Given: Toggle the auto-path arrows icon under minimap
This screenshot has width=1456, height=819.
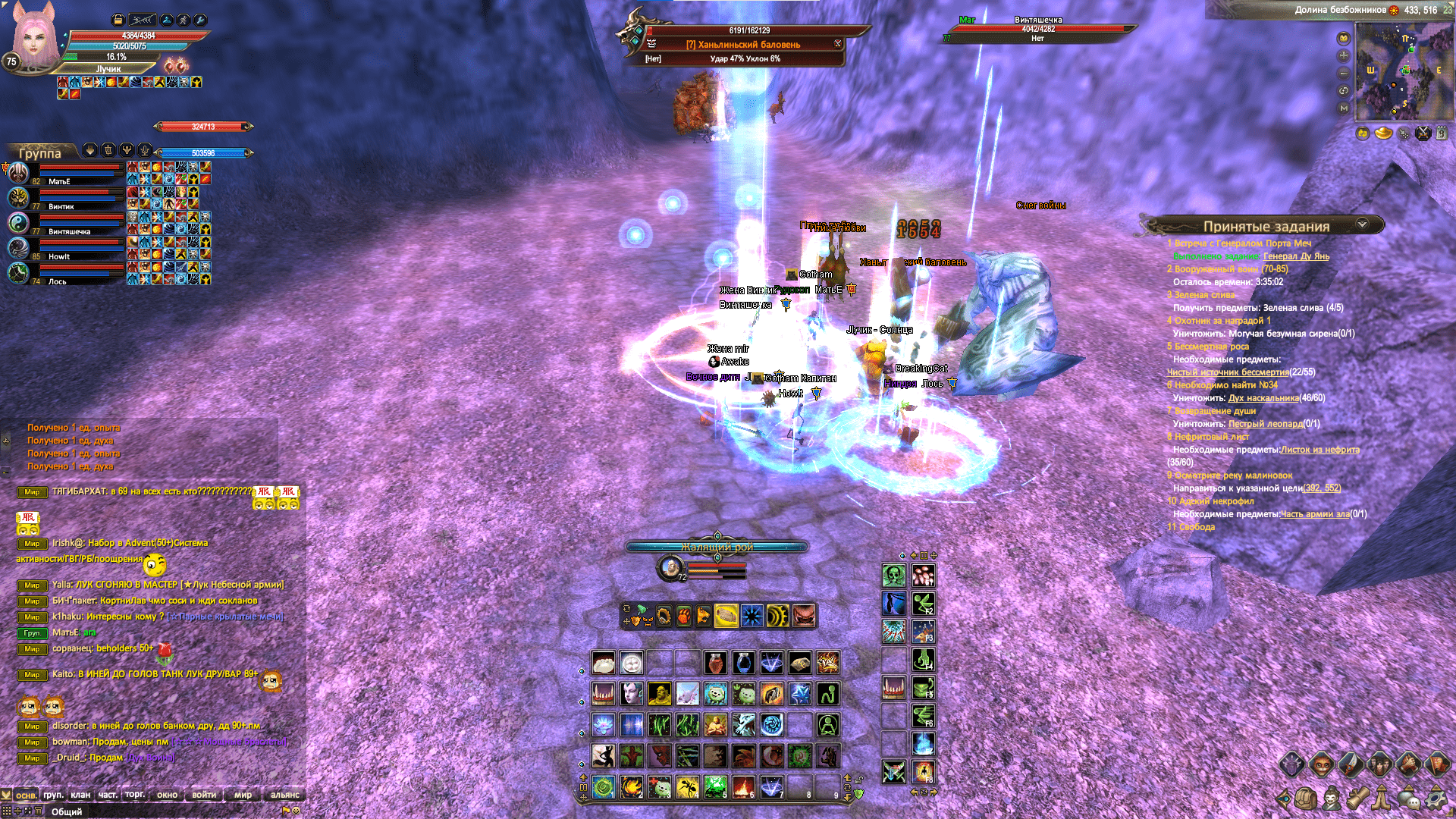Looking at the screenshot, I should [1363, 134].
